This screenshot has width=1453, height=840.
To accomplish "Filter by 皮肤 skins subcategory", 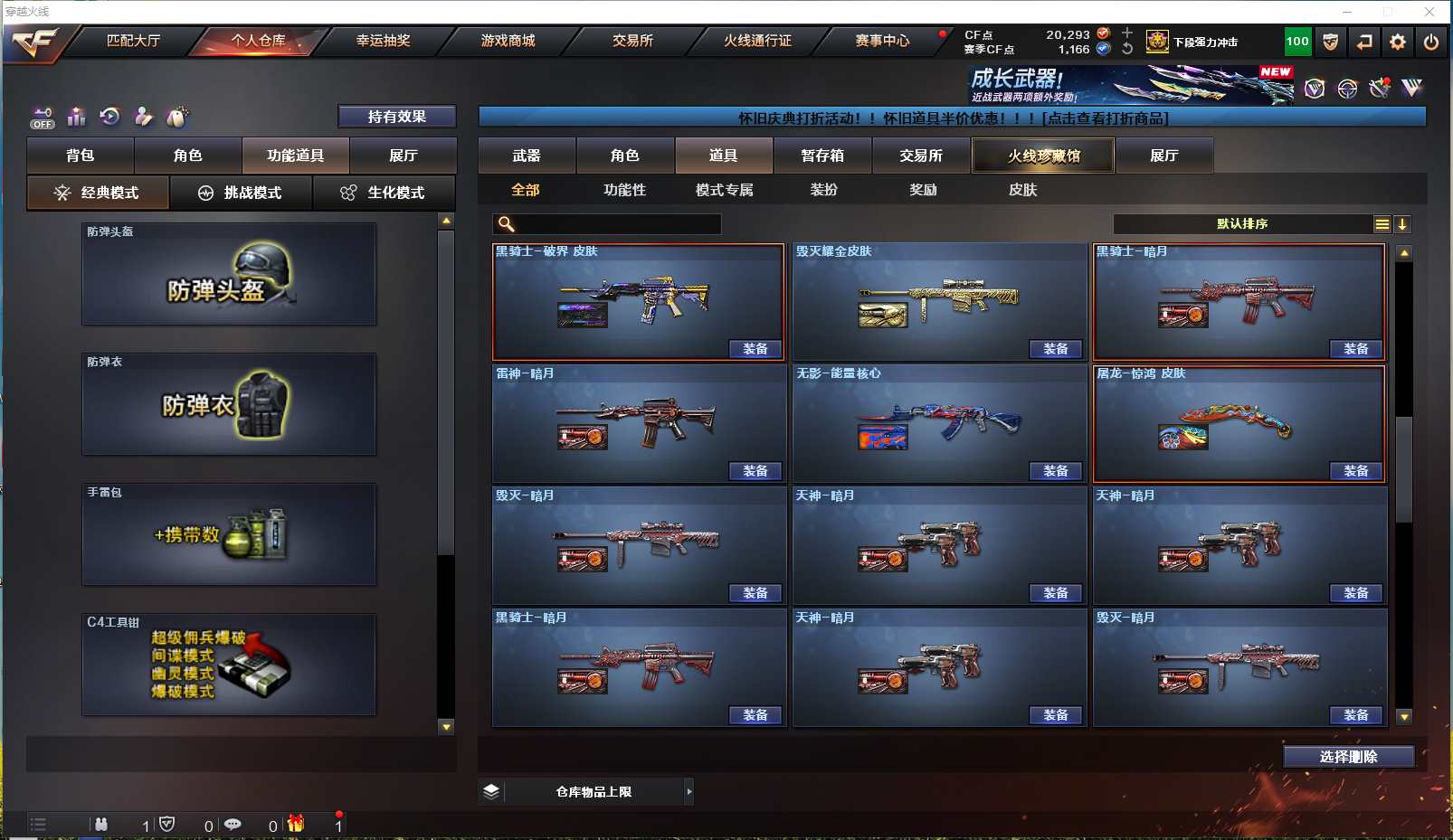I will (x=1022, y=190).
